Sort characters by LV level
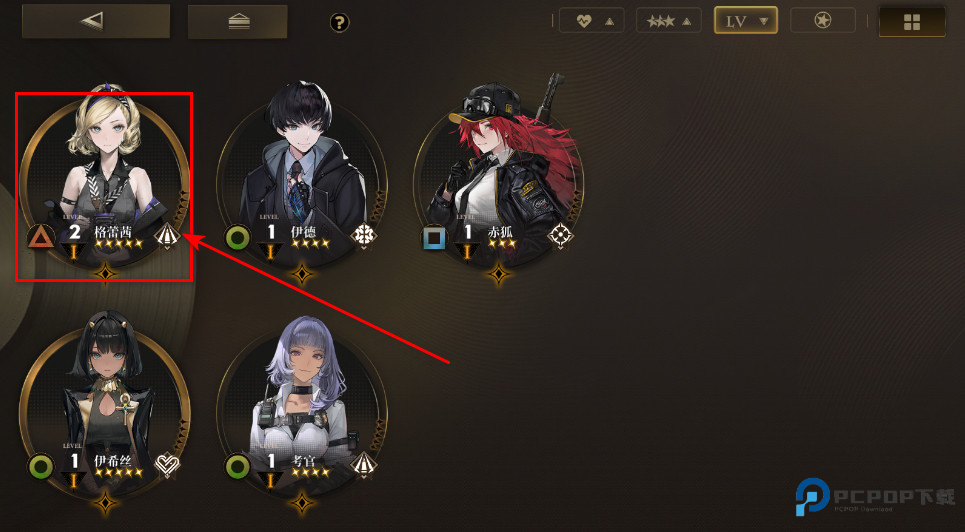The image size is (965, 532). coord(746,20)
